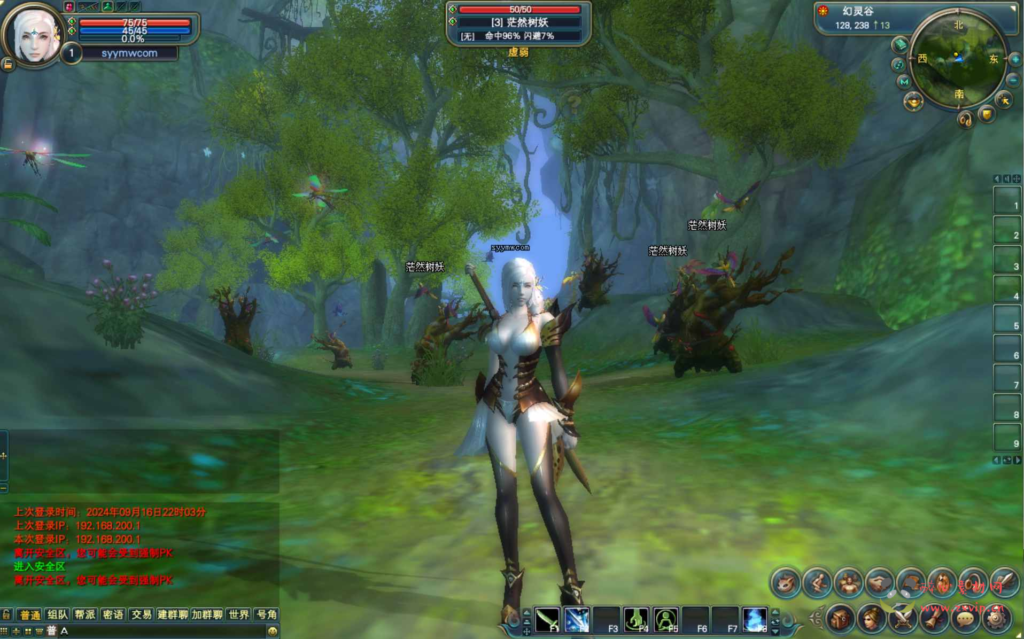
Task: Select the 帮派 chat channel tab
Action: (x=85, y=614)
